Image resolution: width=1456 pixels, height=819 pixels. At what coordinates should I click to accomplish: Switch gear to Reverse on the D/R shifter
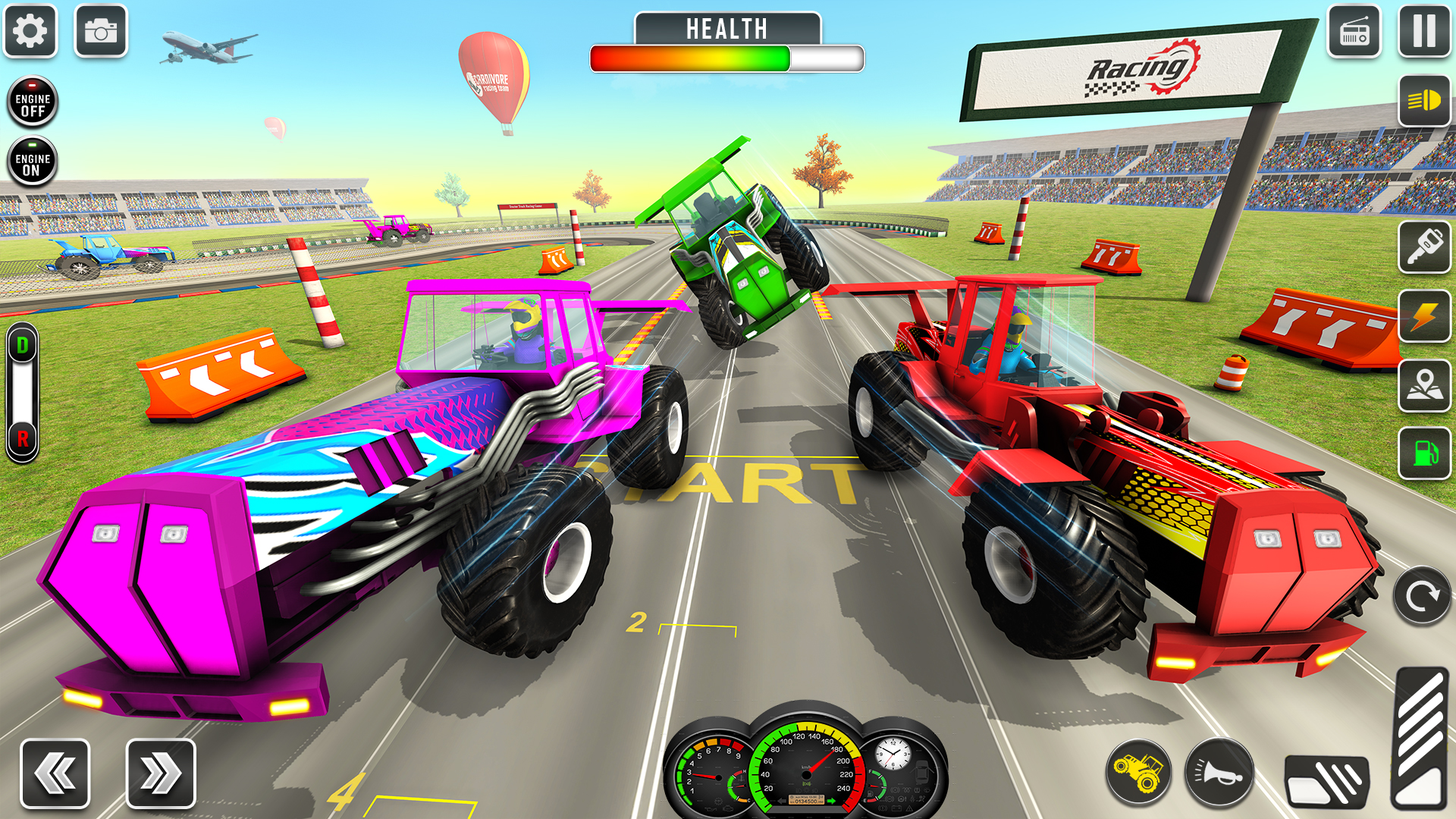[x=22, y=437]
